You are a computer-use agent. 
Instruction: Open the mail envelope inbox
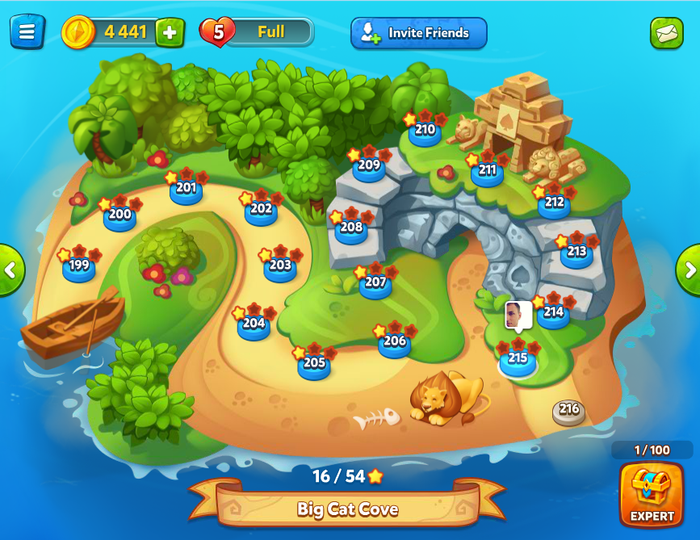[x=666, y=33]
